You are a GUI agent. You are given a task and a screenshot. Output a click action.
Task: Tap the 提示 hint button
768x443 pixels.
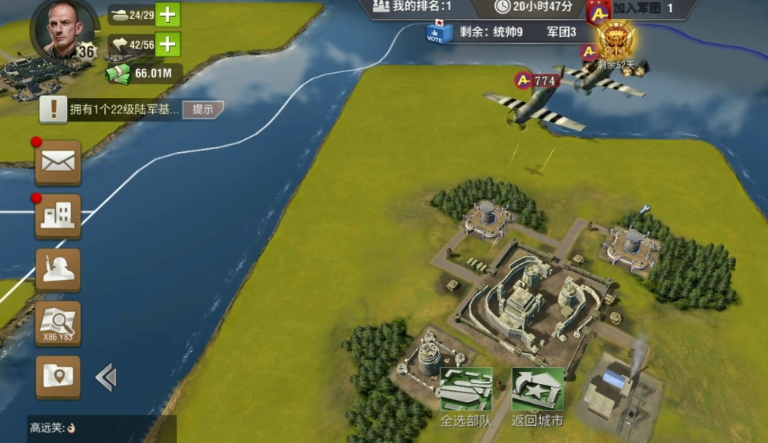coord(203,109)
